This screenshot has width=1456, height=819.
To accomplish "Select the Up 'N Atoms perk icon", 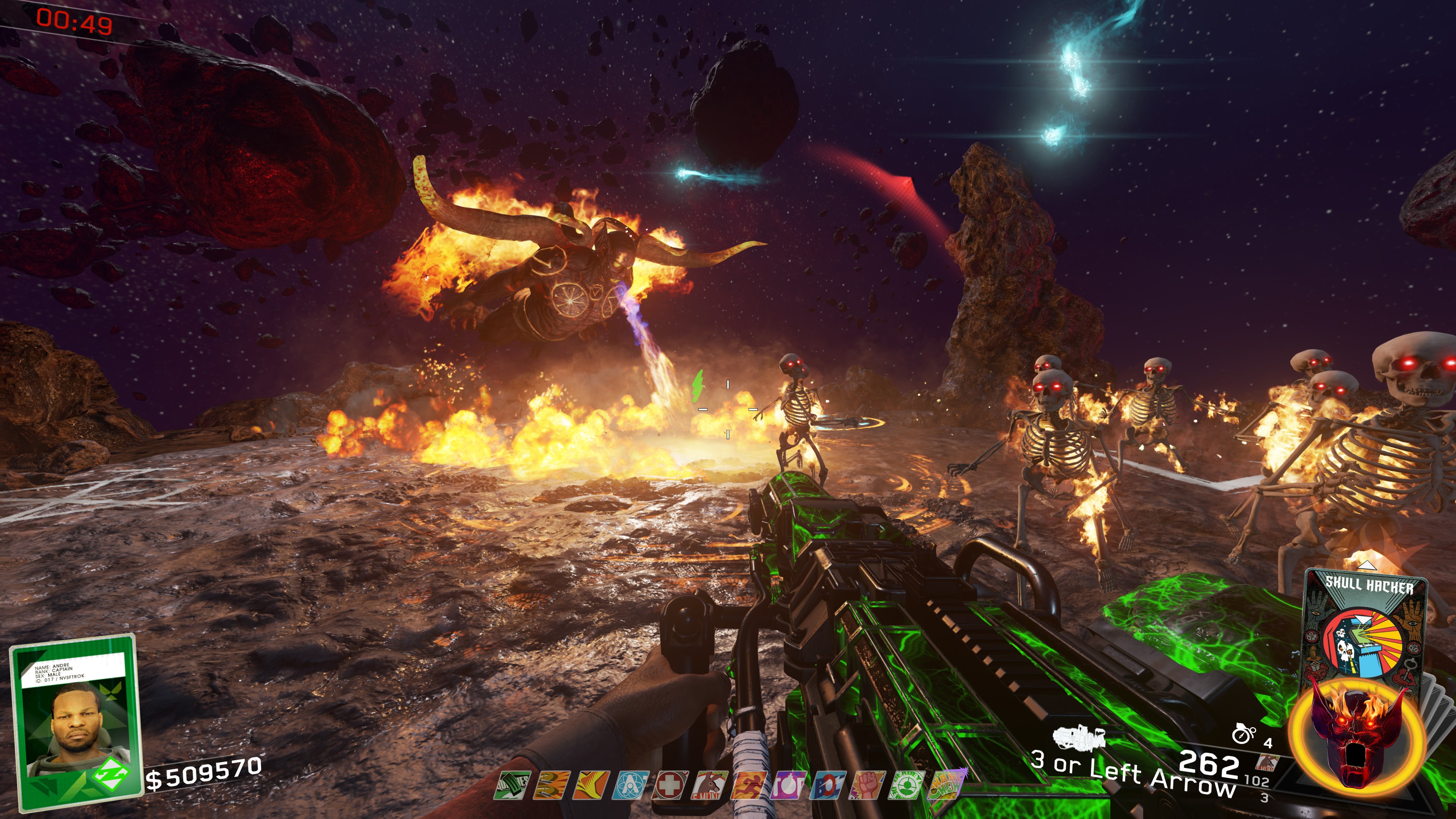I will (631, 786).
